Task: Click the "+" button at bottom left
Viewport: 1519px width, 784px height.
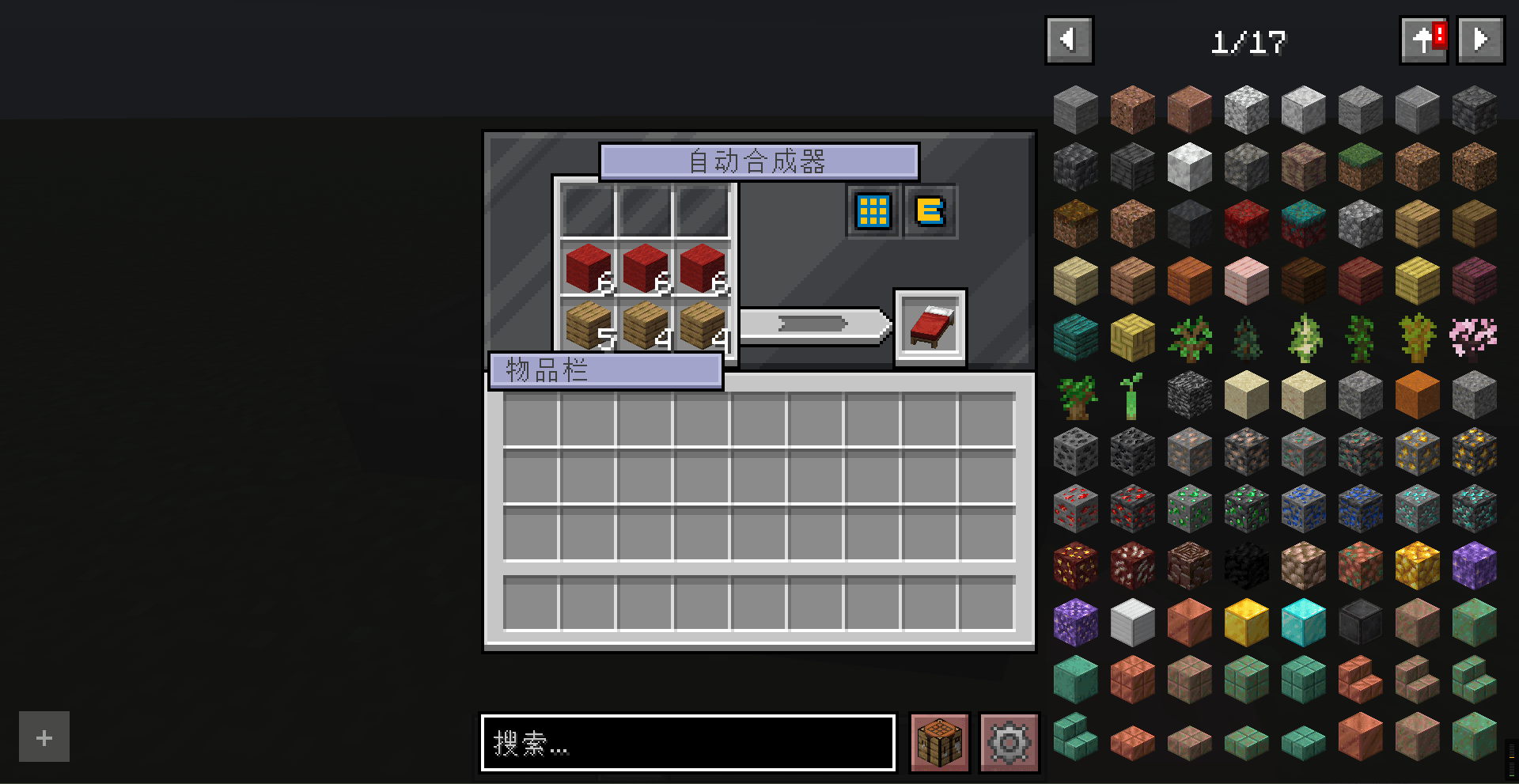Action: [44, 737]
